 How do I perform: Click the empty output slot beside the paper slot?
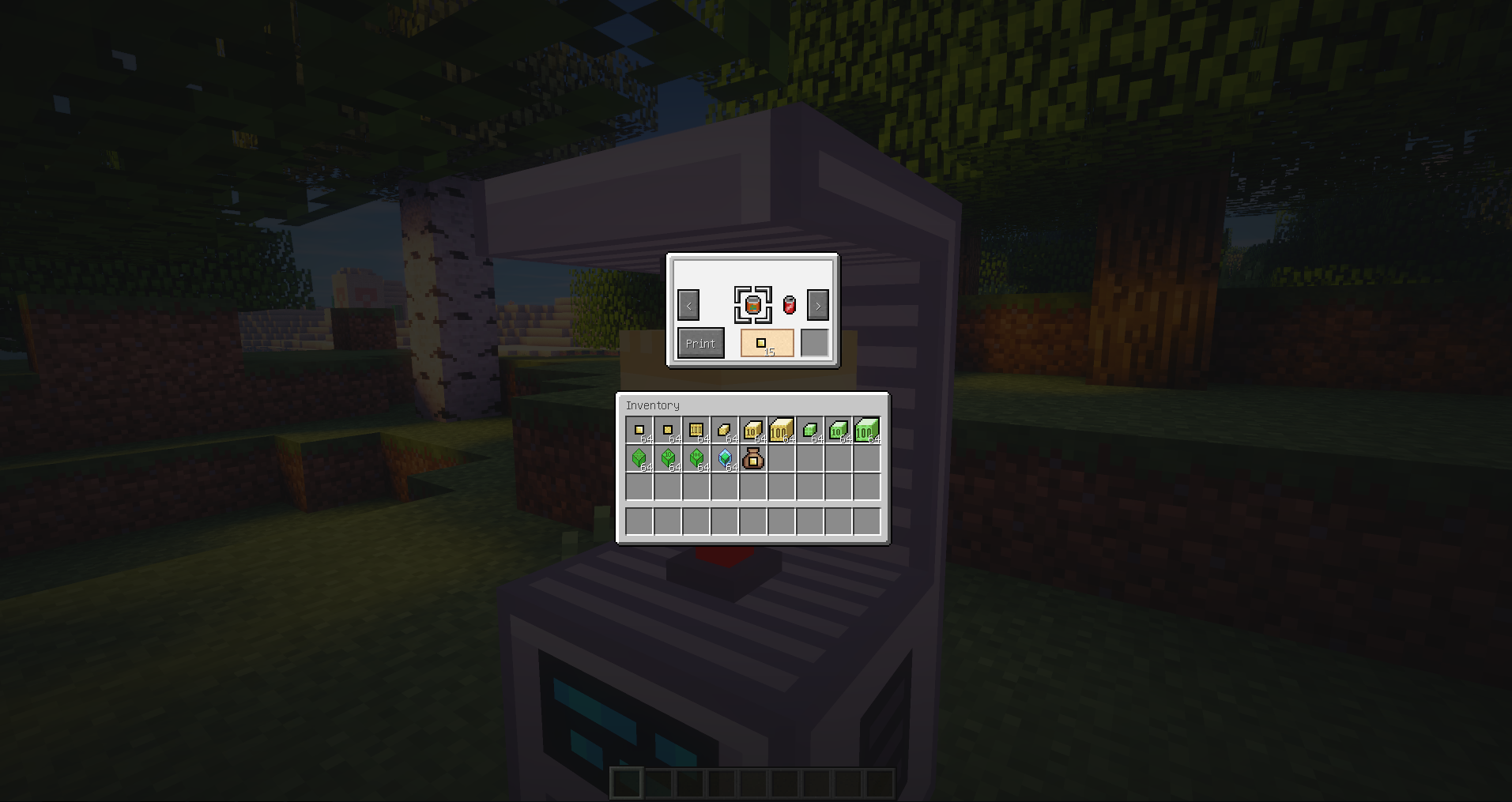[x=814, y=341]
